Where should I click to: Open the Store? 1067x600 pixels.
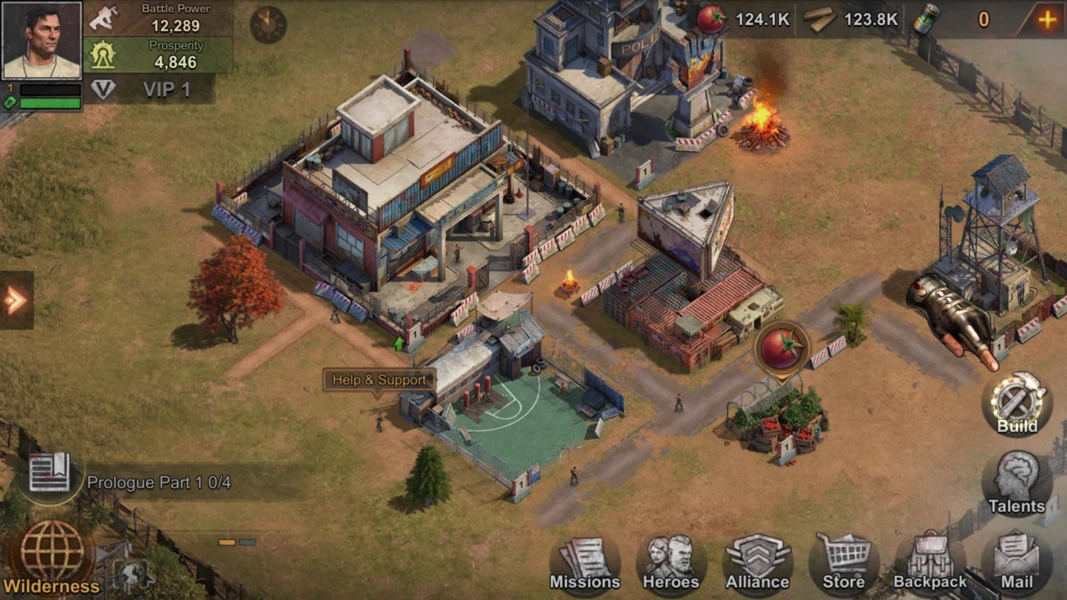click(x=844, y=563)
